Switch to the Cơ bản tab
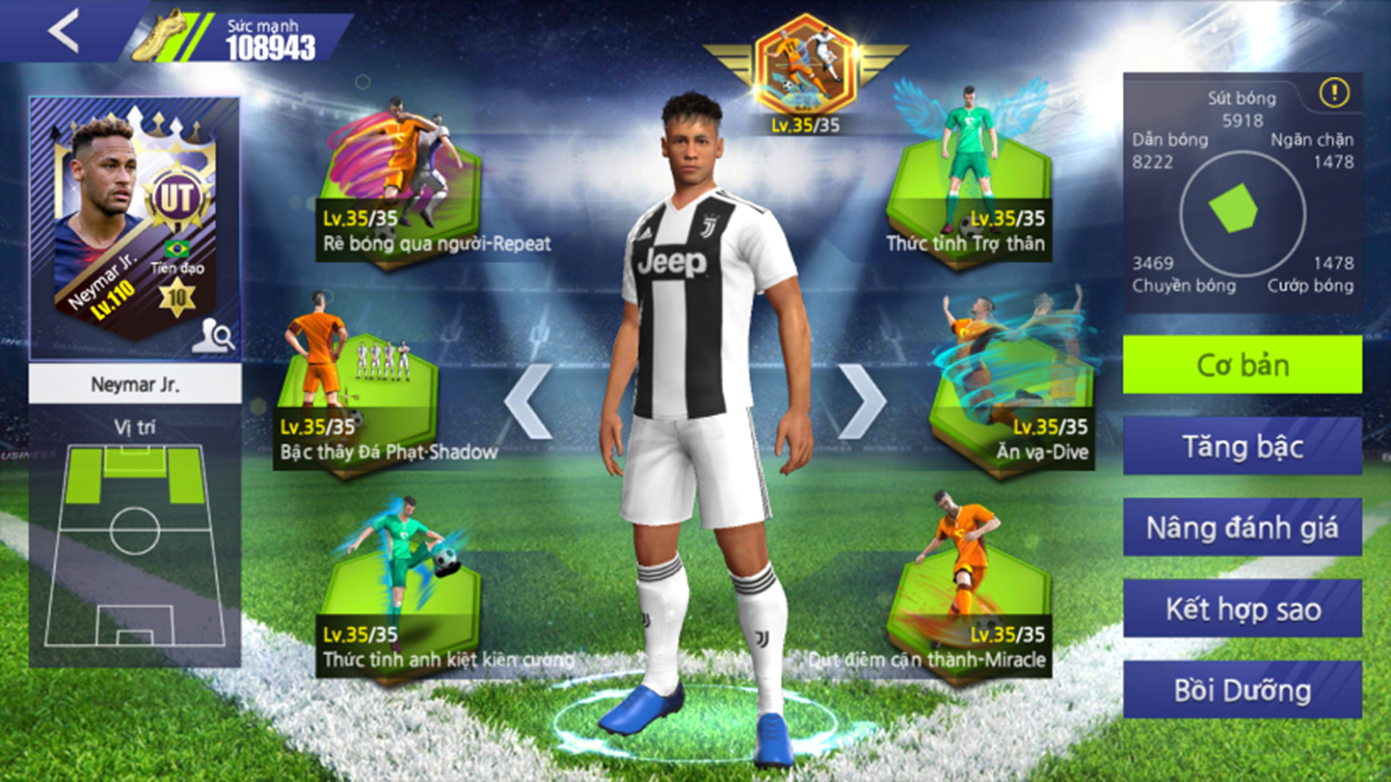 point(1242,365)
